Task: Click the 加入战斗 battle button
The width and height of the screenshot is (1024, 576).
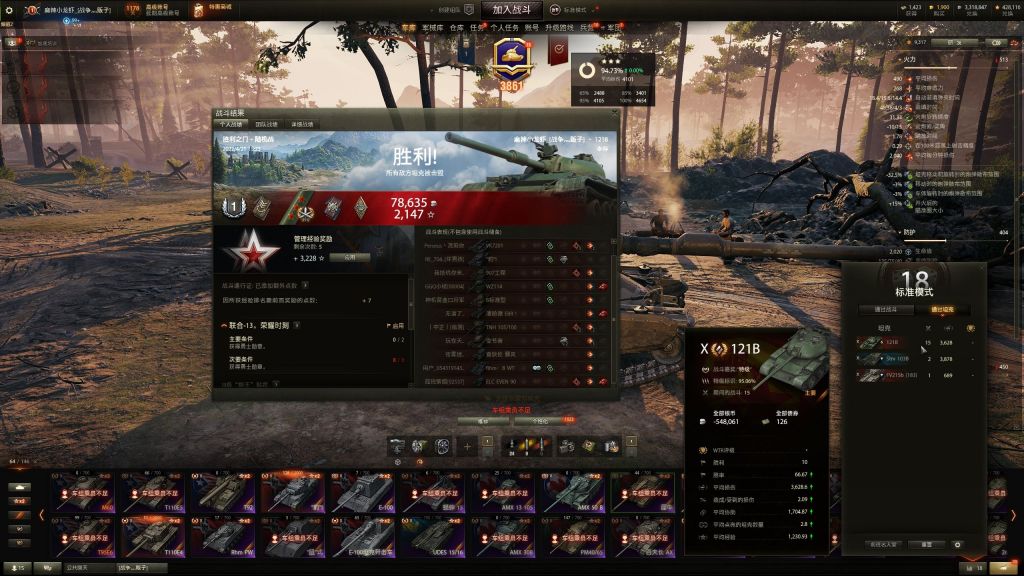Action: pyautogui.click(x=511, y=9)
